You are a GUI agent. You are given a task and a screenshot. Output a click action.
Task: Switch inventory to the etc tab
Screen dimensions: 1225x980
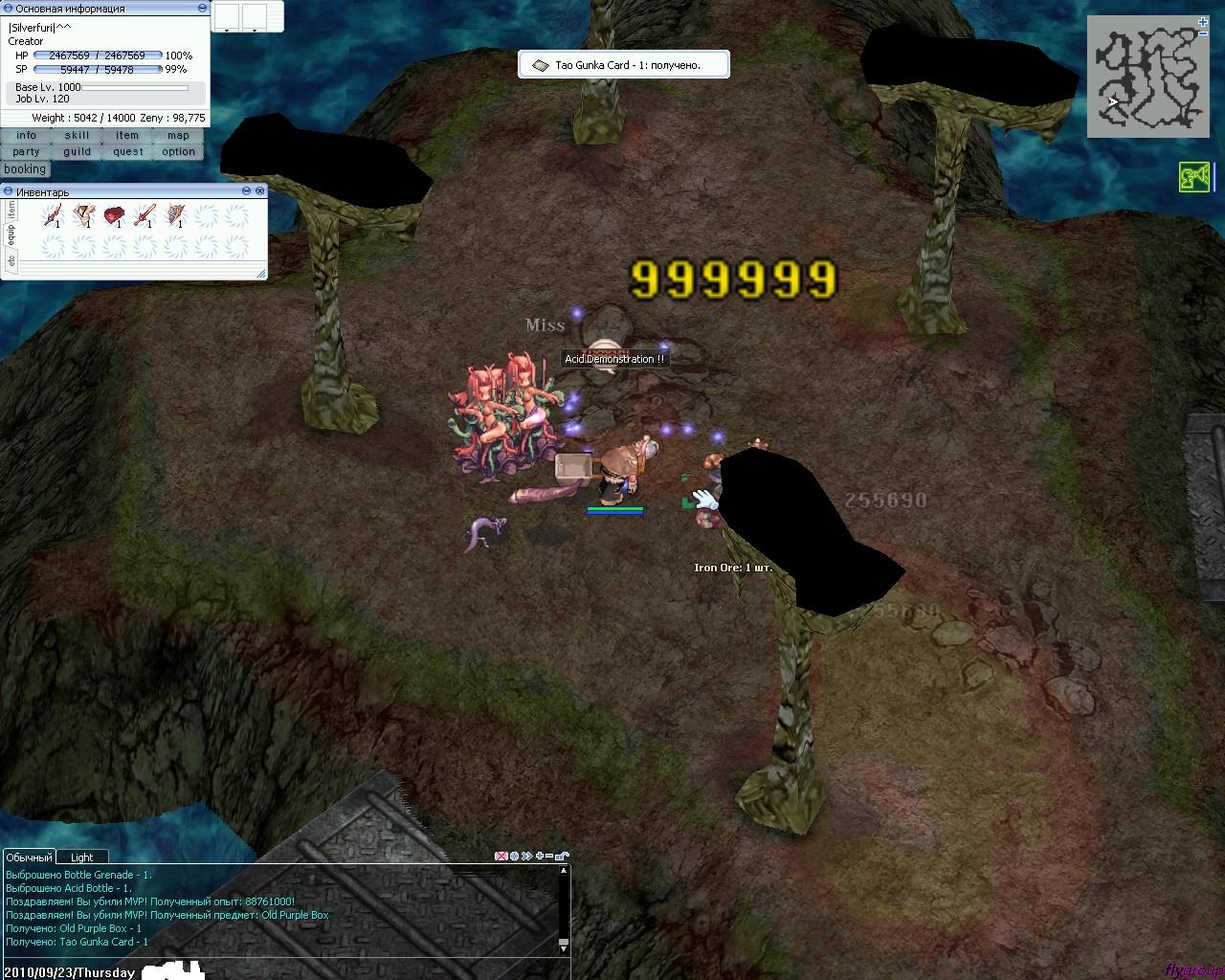coord(11,260)
